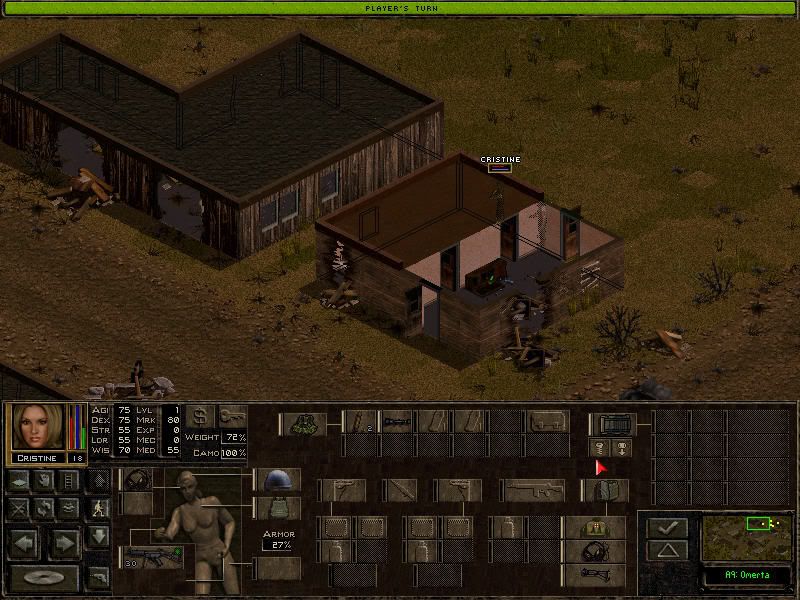
Task: Click the stance down arrow button
Action: (98, 537)
